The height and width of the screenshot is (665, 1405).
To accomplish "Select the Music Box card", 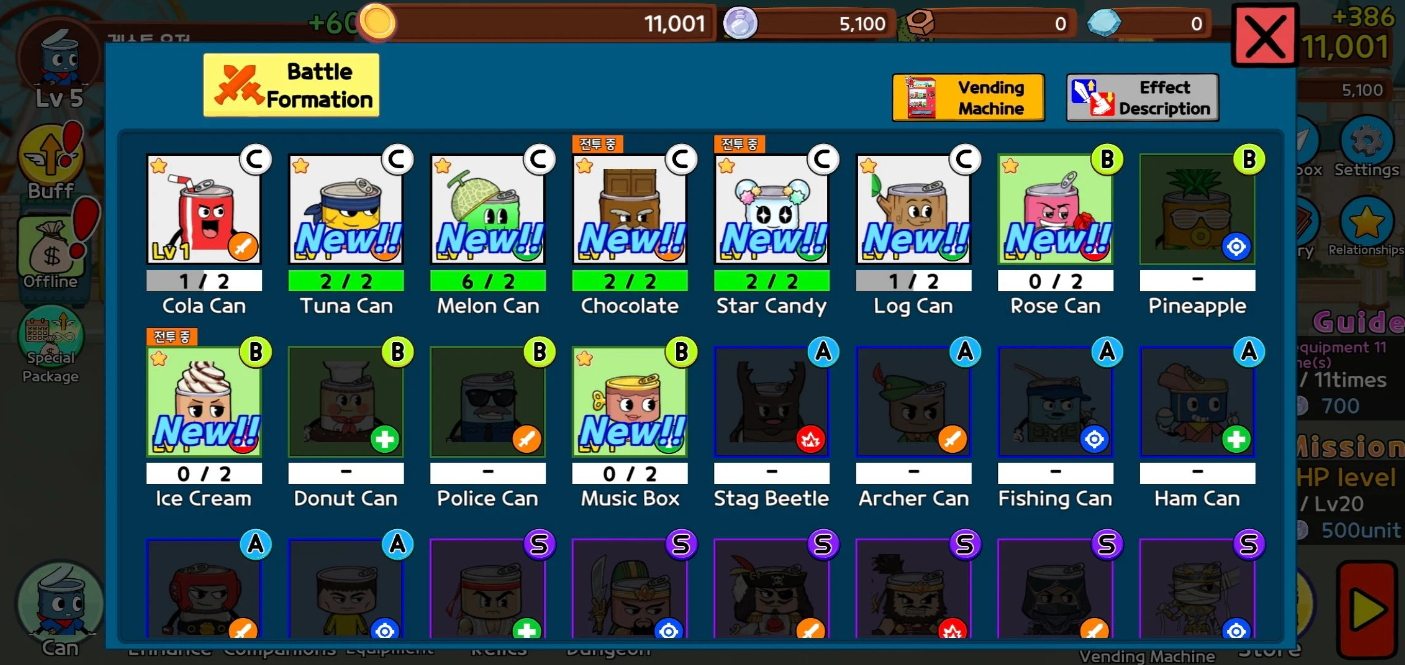I will coord(630,401).
